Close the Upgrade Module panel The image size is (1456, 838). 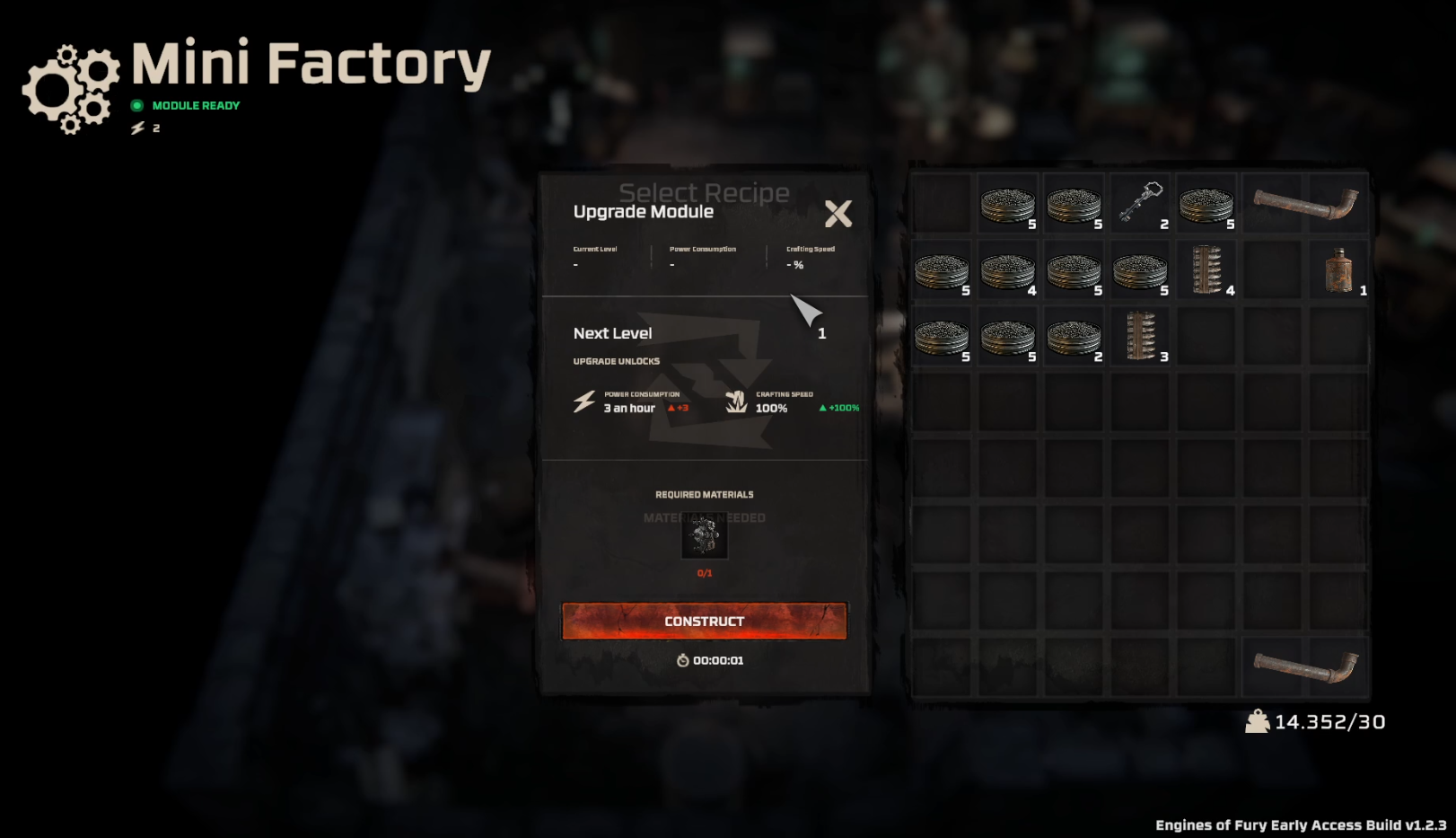(x=838, y=214)
